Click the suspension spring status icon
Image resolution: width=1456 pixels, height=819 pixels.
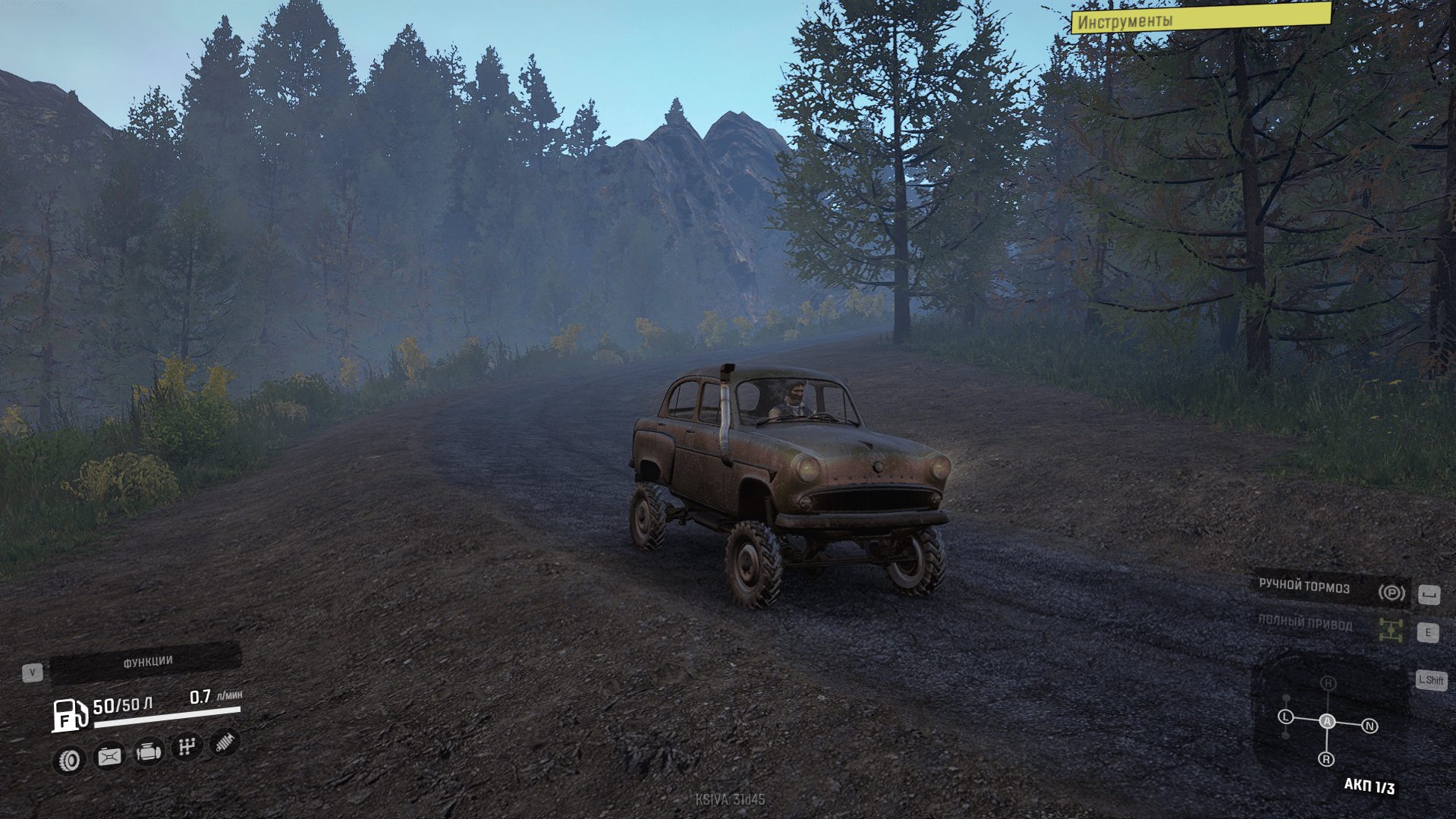coord(225,742)
